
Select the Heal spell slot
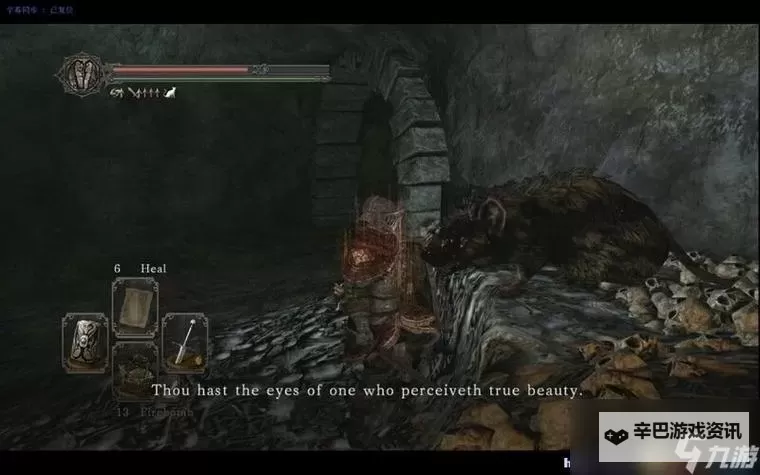[134, 306]
